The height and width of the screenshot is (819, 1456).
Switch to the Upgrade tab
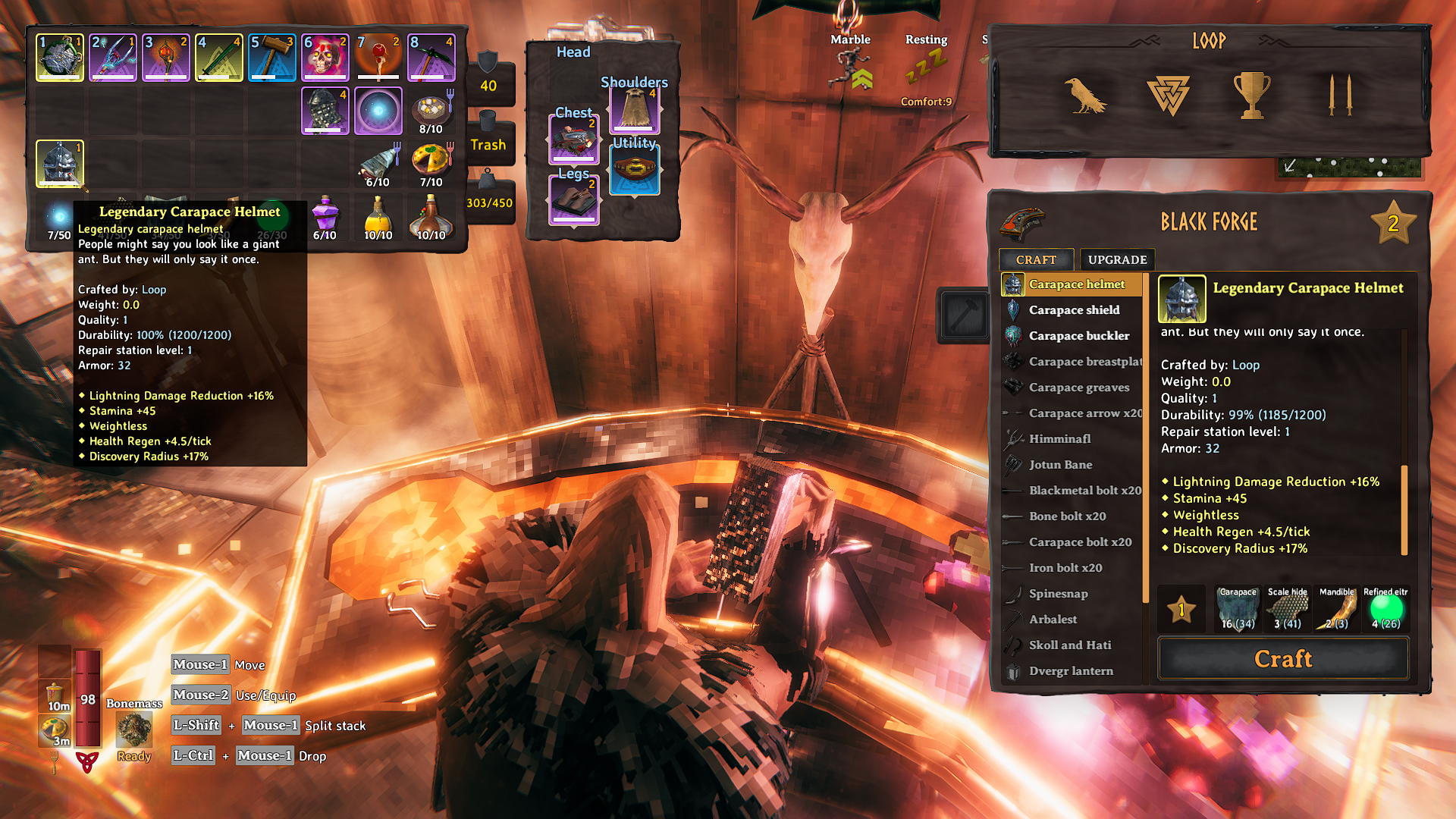[1117, 259]
